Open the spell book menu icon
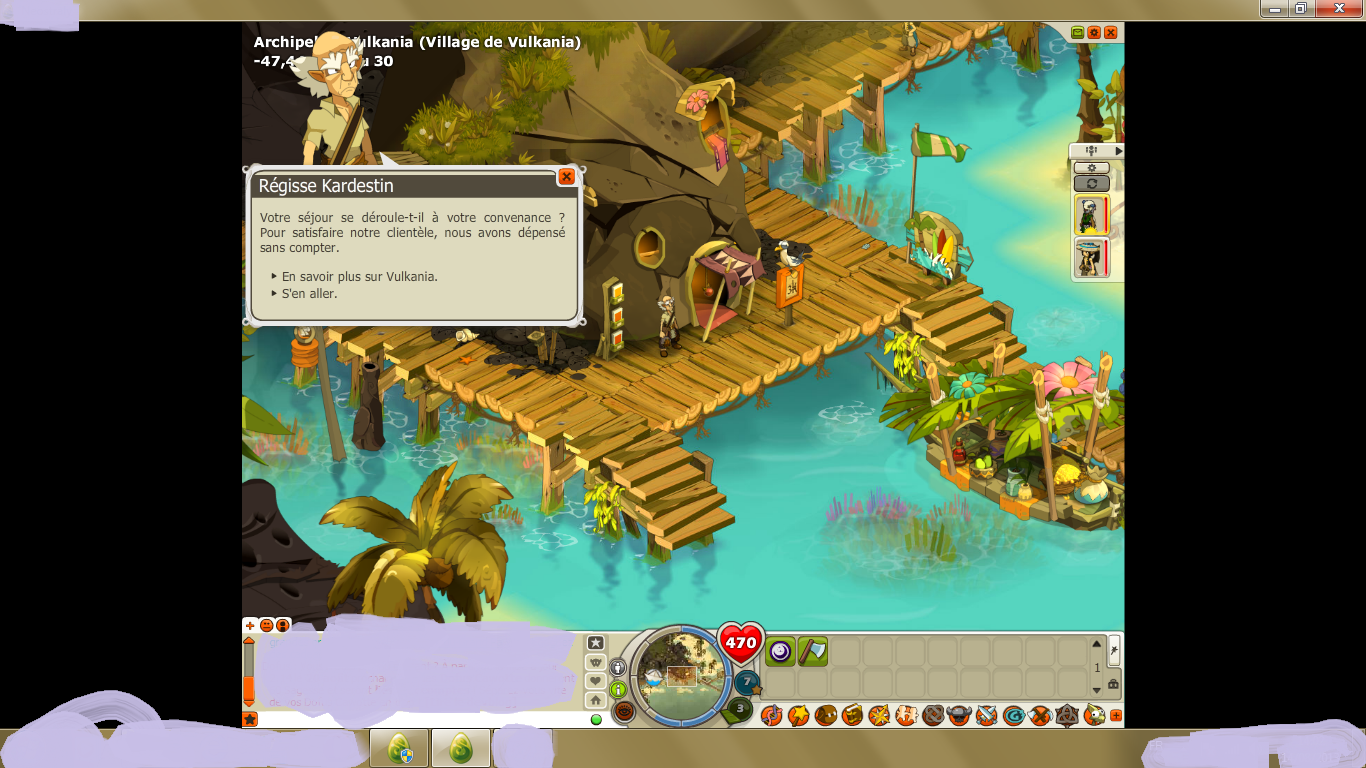 coord(852,715)
